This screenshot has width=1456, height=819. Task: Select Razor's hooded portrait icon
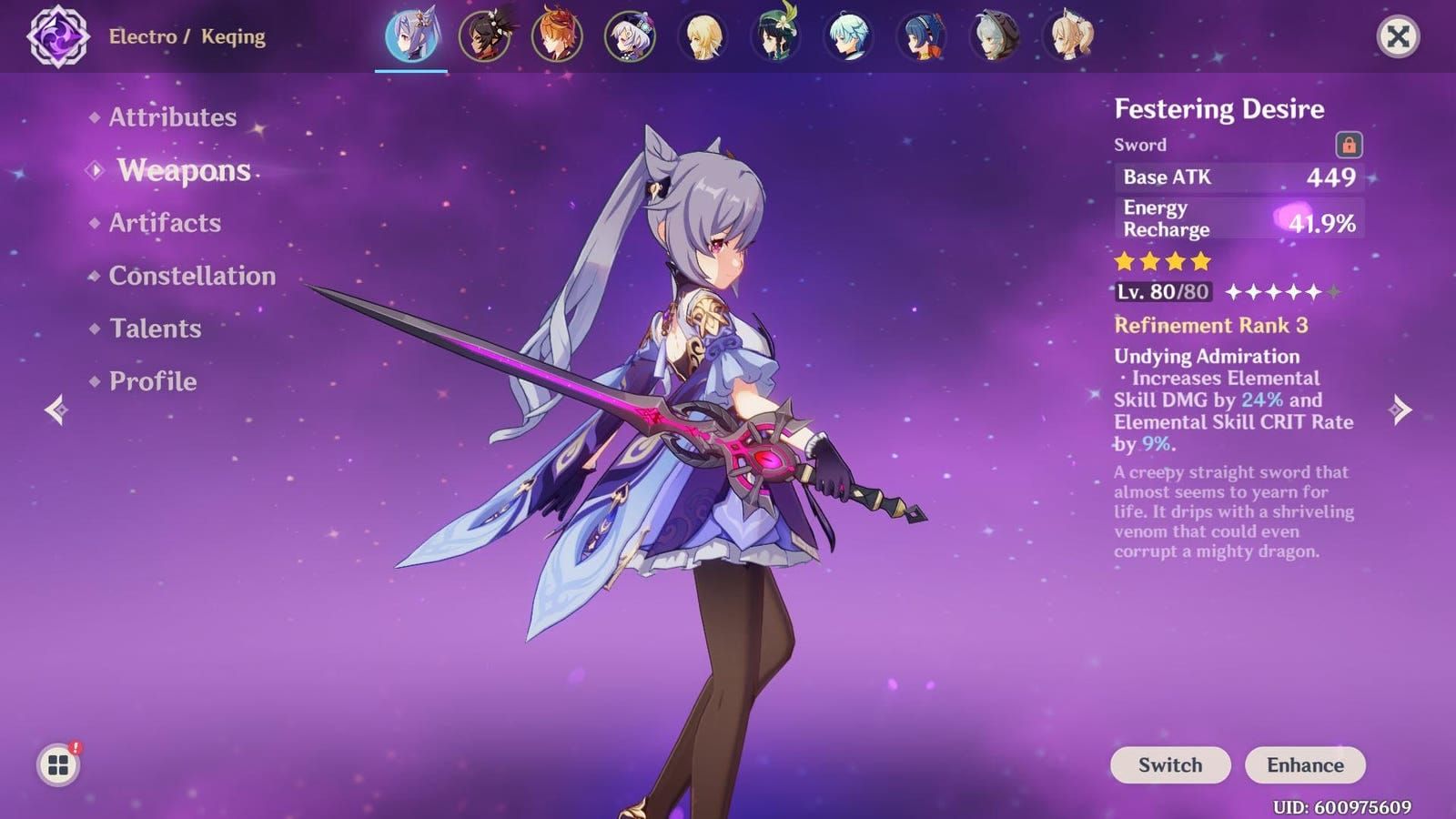click(x=994, y=36)
